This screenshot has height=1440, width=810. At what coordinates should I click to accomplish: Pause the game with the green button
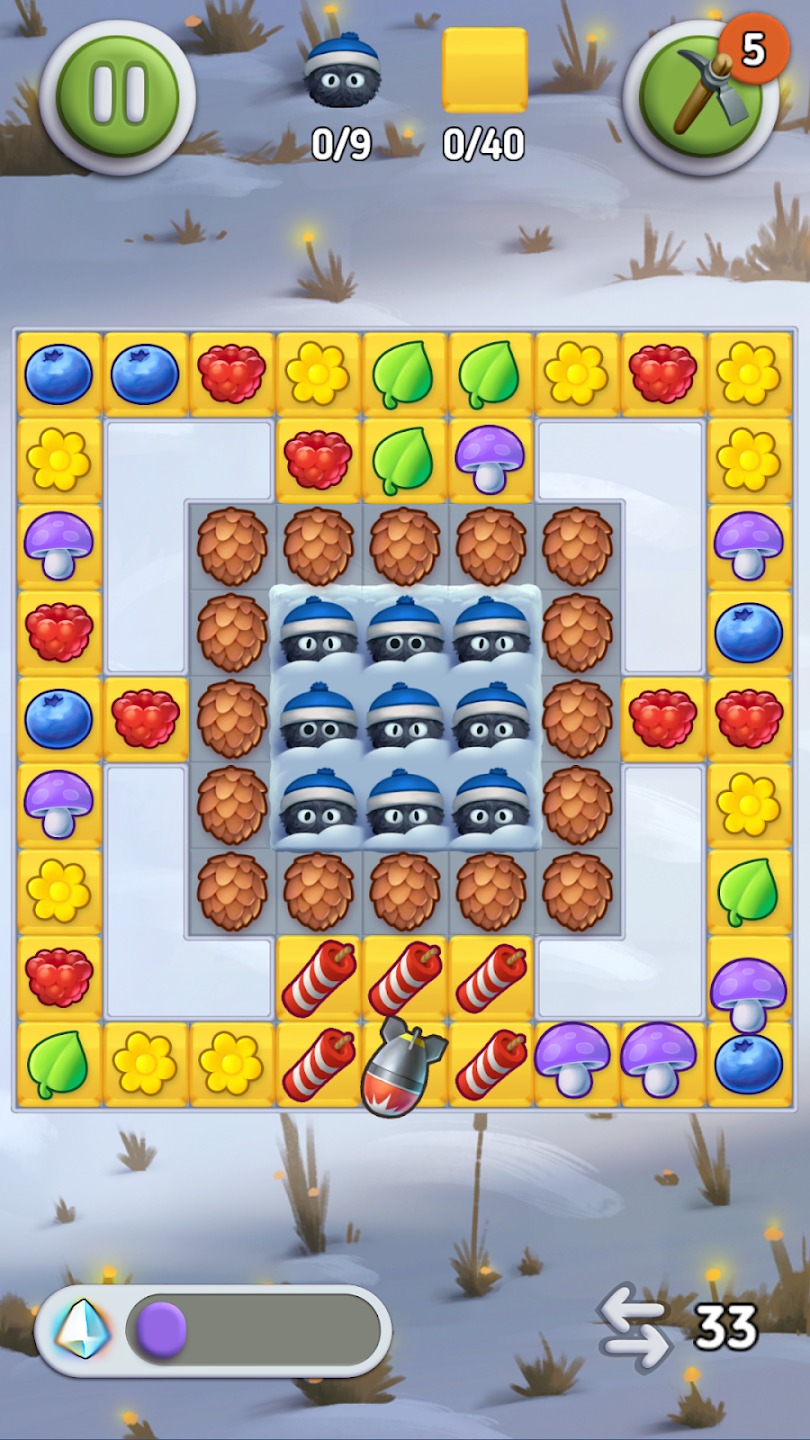117,96
